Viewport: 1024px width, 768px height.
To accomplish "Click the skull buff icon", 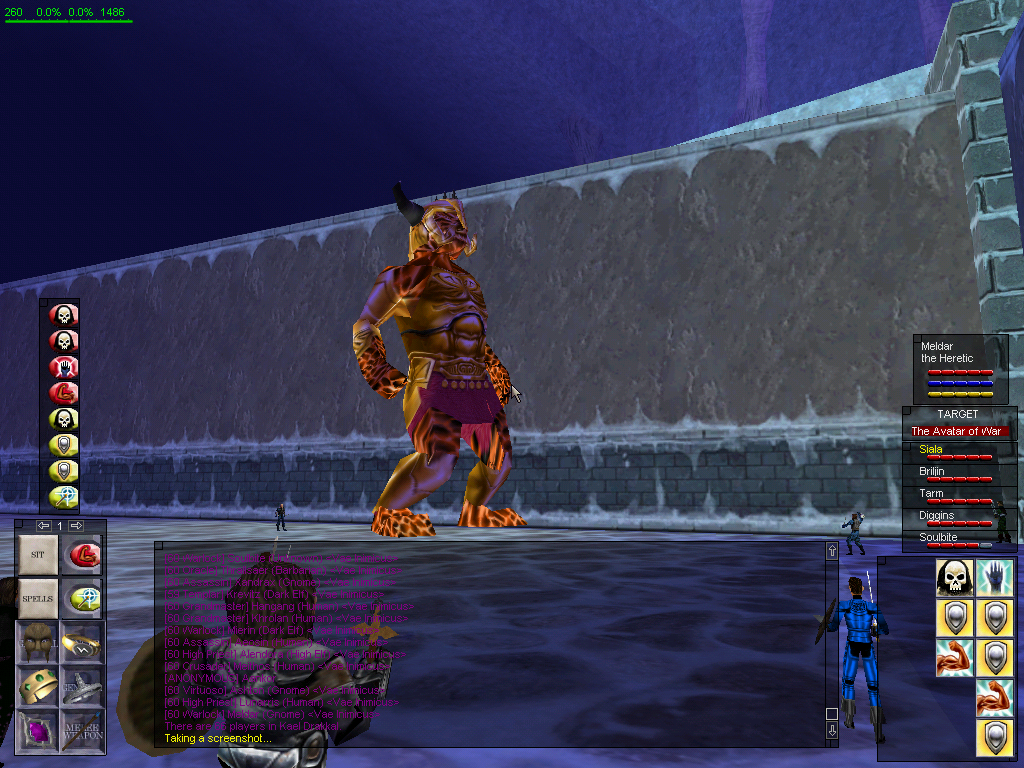I will [954, 578].
